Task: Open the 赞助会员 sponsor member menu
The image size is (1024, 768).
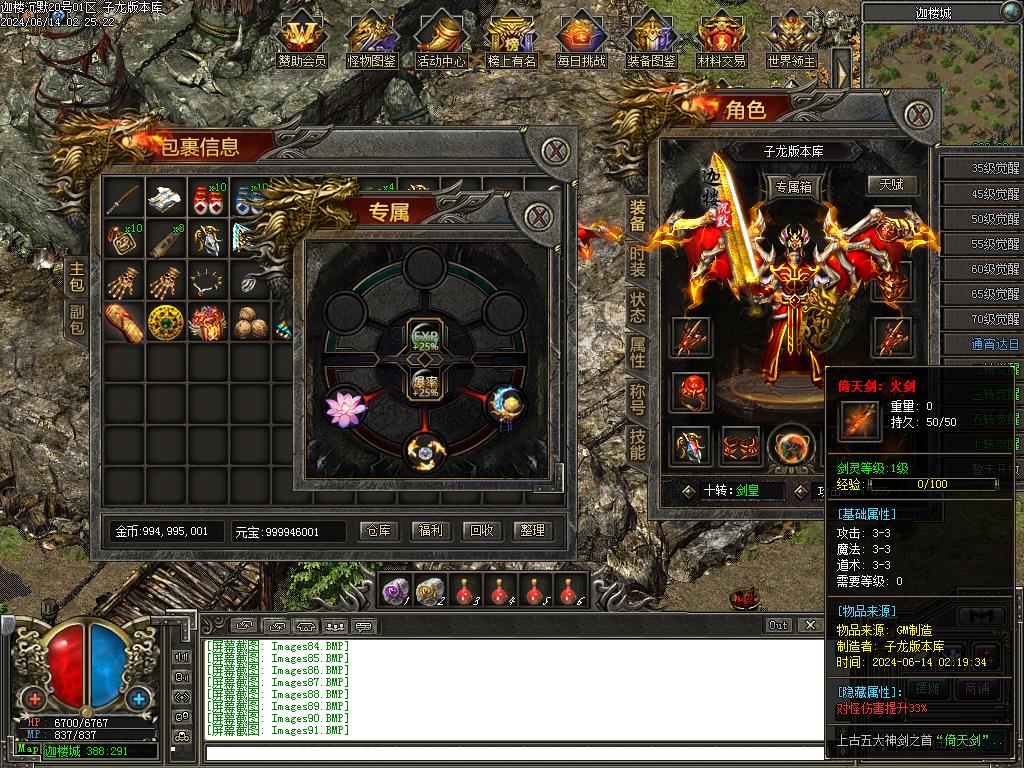Action: point(302,40)
